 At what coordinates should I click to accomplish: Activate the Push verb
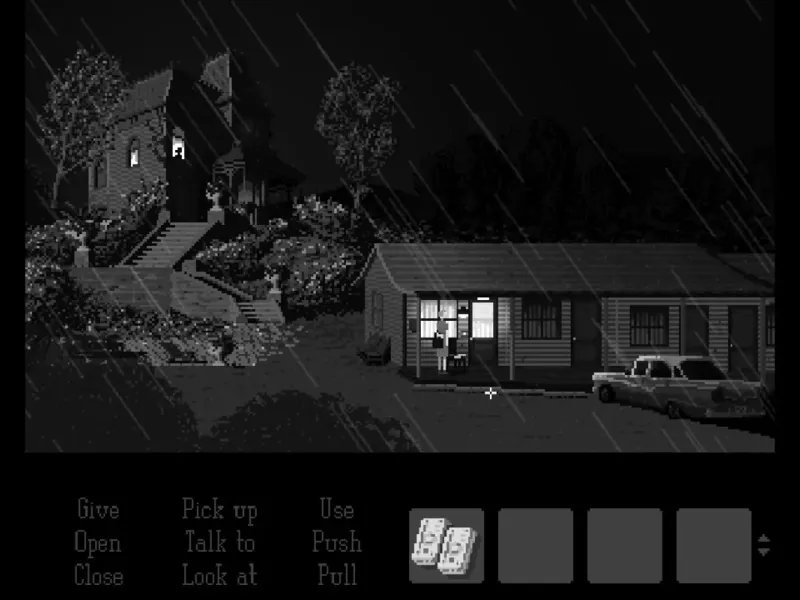[x=337, y=543]
